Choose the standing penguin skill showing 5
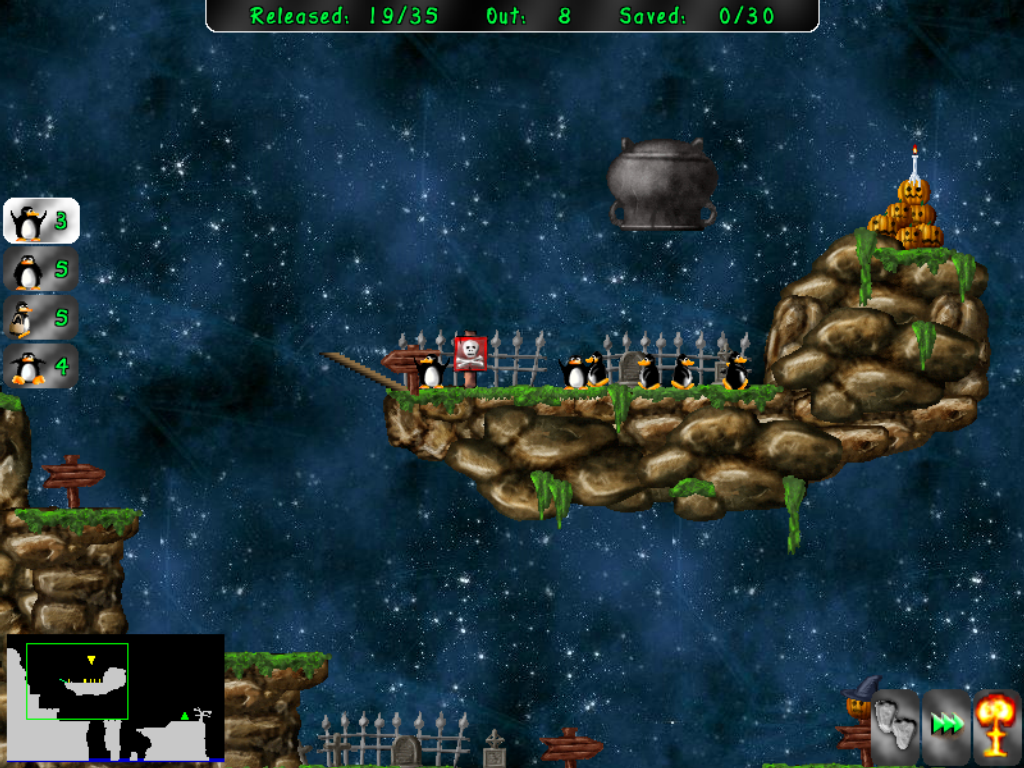The width and height of the screenshot is (1024, 768). coord(40,270)
